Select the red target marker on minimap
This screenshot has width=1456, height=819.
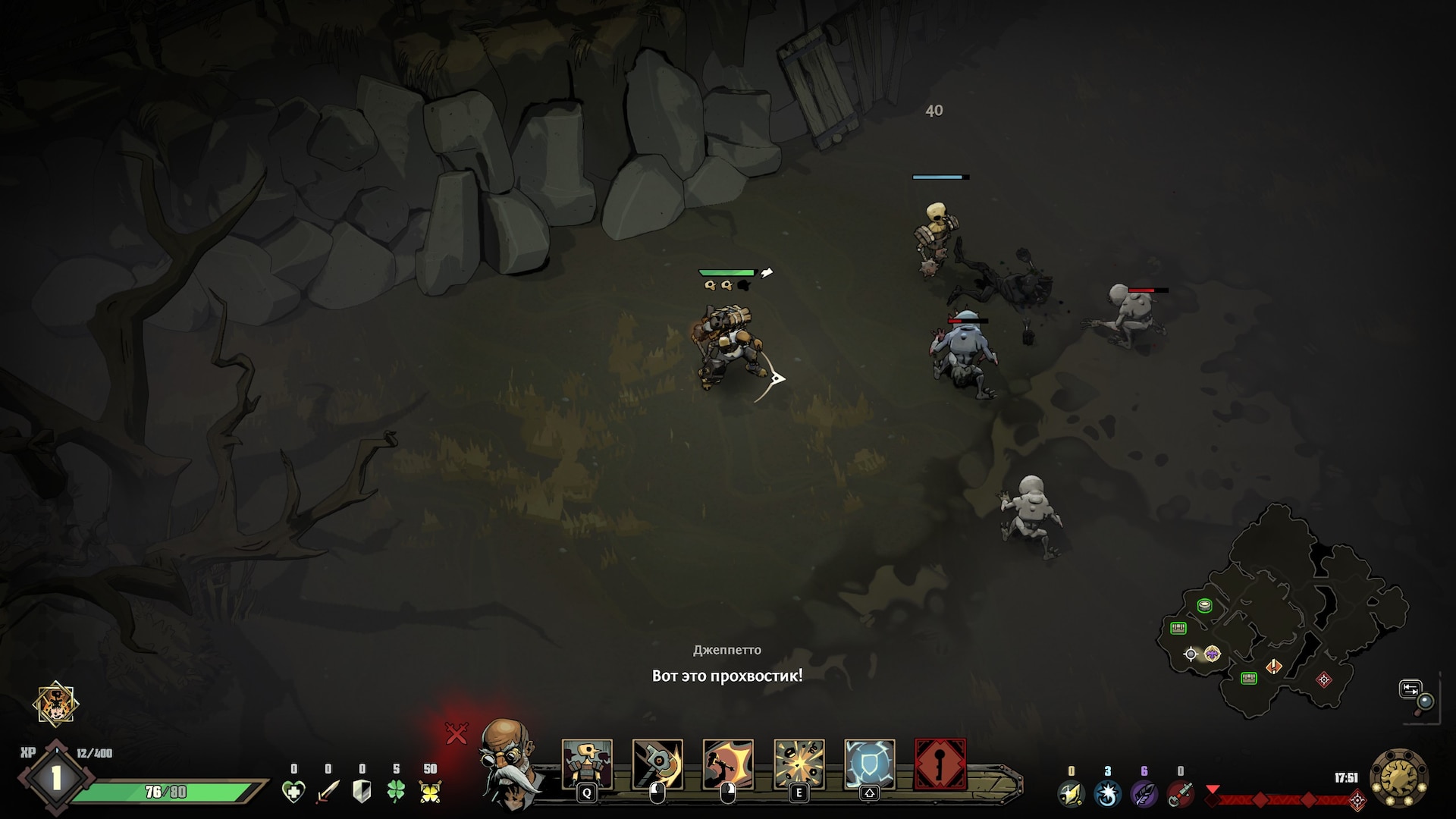pos(1324,679)
